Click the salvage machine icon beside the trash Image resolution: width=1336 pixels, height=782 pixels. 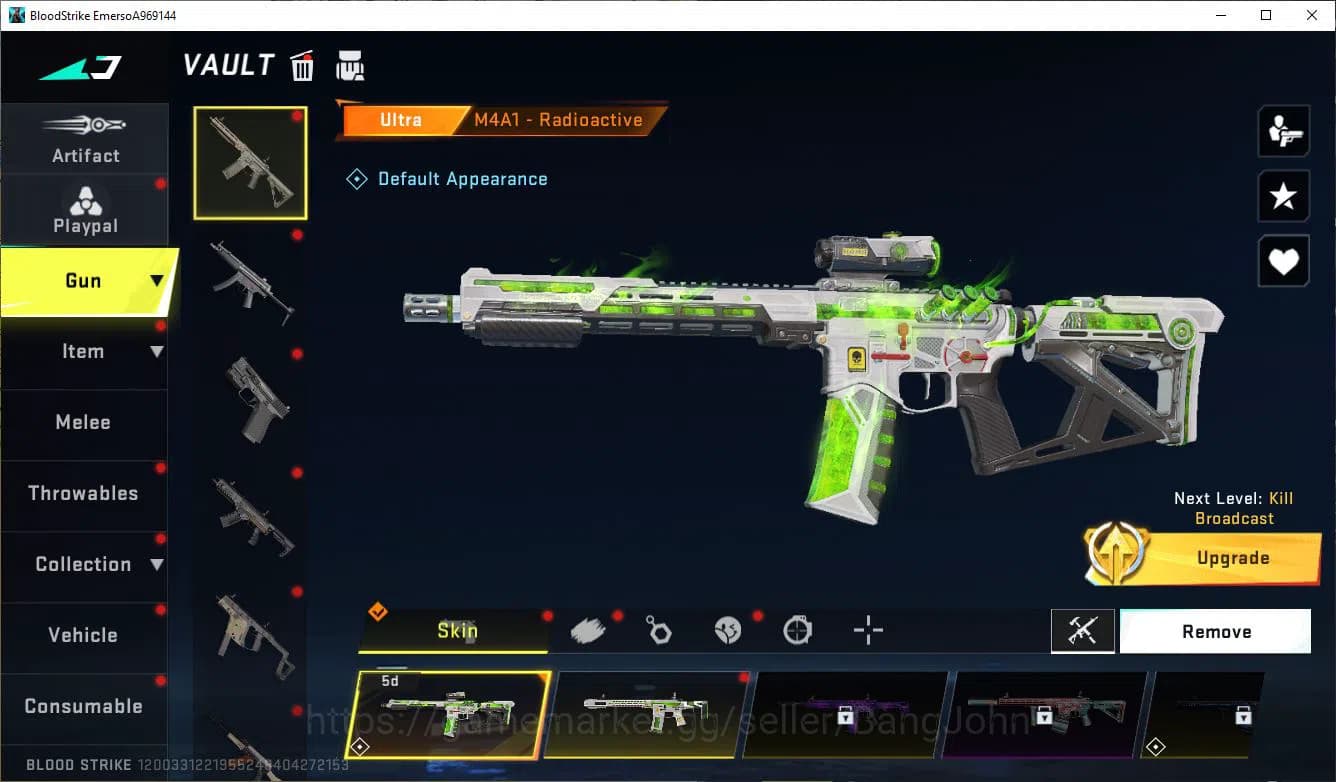[x=350, y=65]
